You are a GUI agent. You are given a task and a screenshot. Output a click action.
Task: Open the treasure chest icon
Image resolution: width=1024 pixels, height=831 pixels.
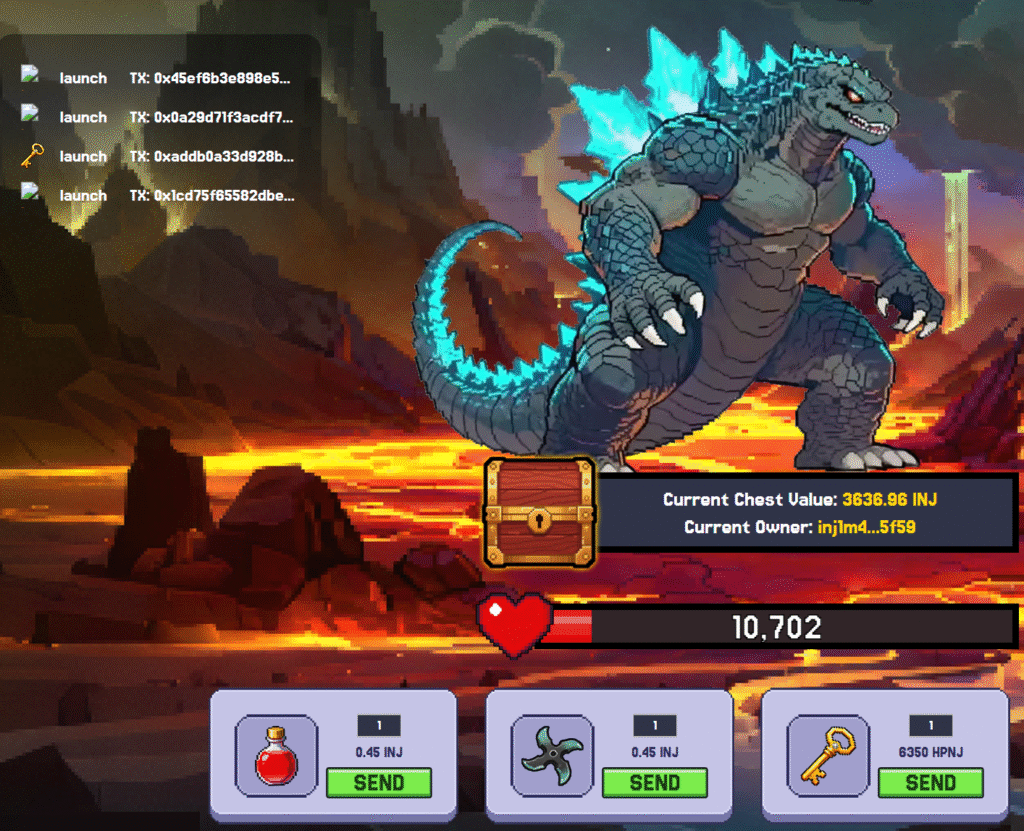click(539, 513)
